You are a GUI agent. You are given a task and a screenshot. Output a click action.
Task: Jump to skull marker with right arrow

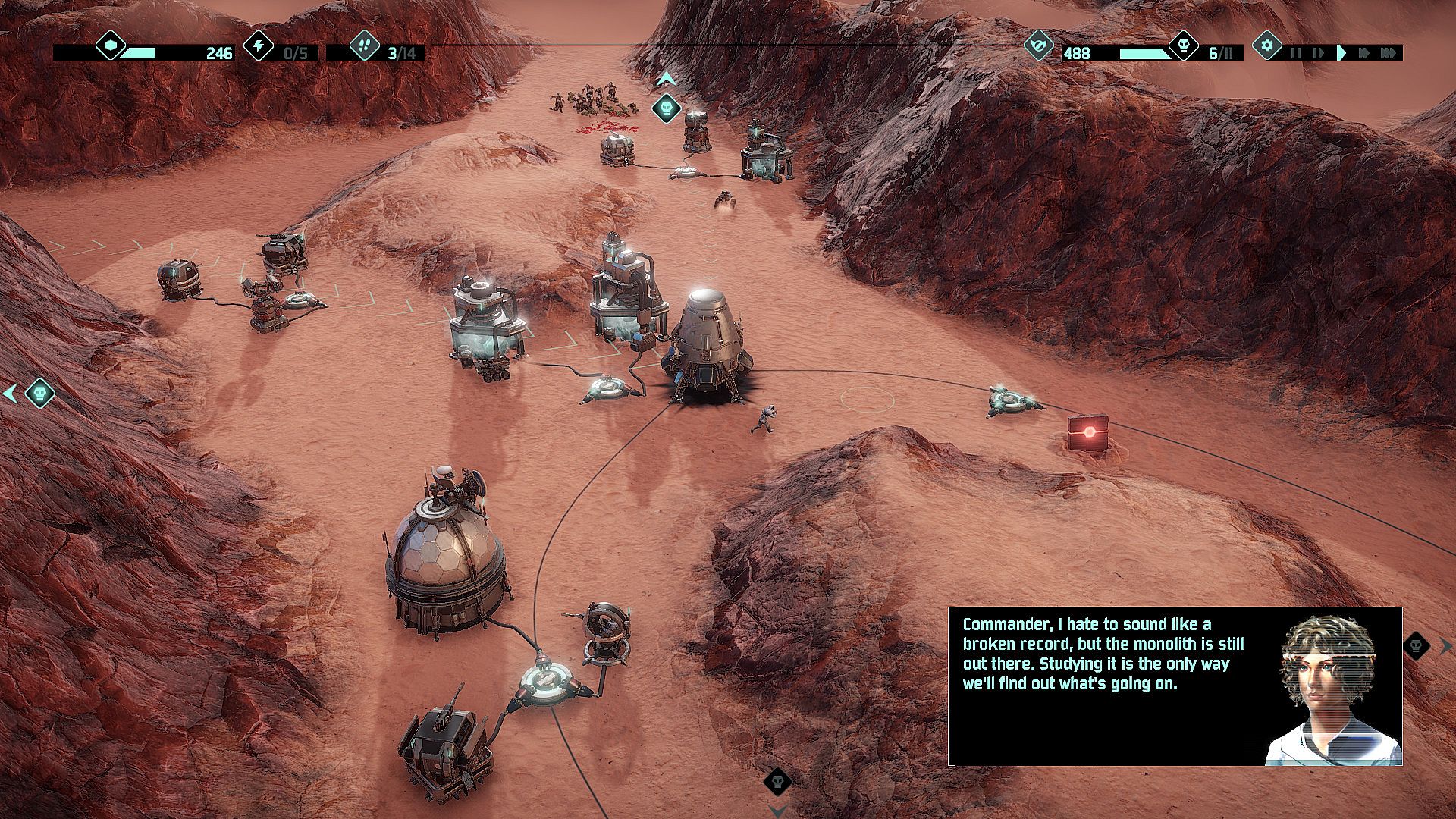click(x=1417, y=646)
